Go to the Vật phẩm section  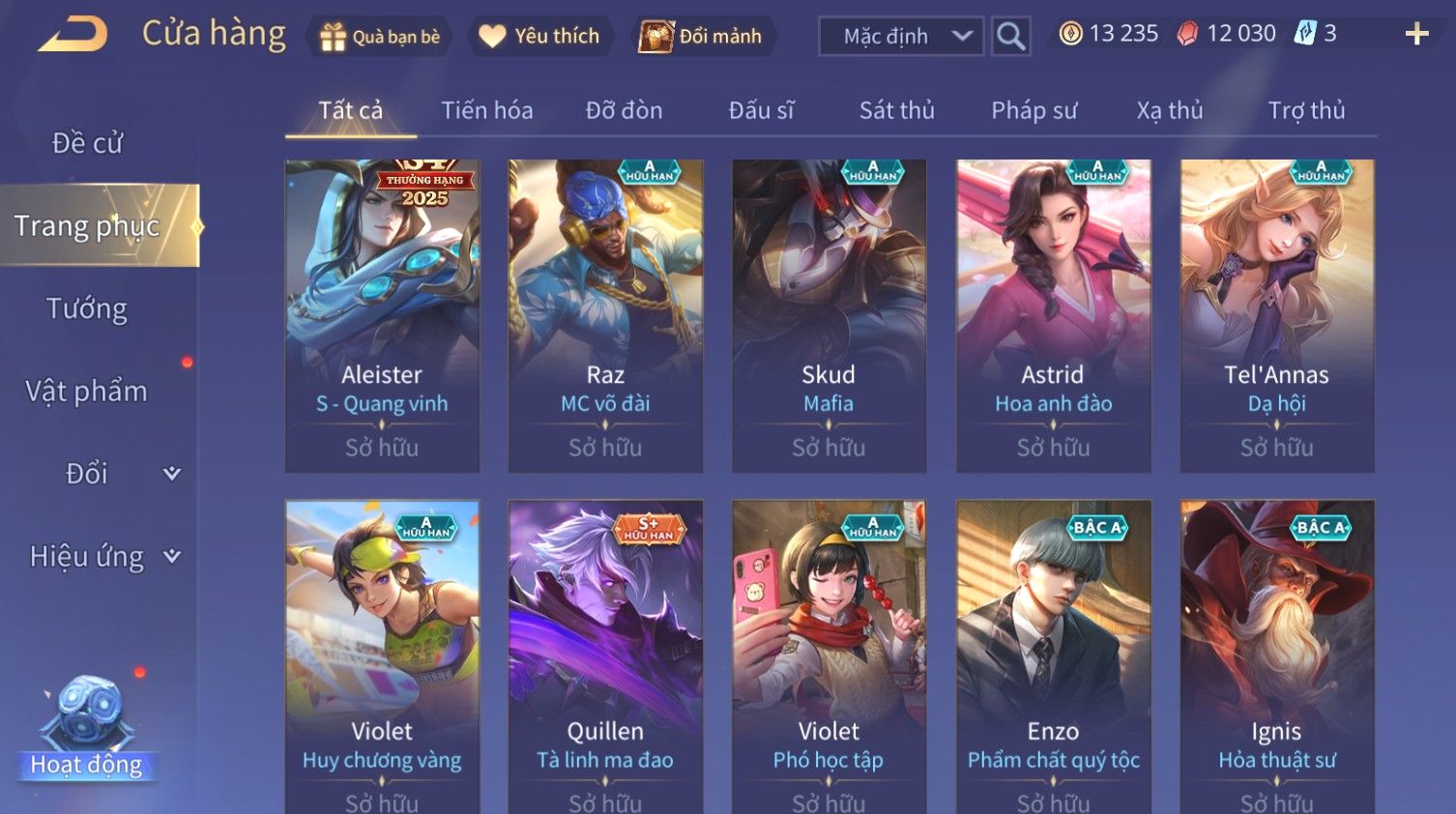coord(87,391)
